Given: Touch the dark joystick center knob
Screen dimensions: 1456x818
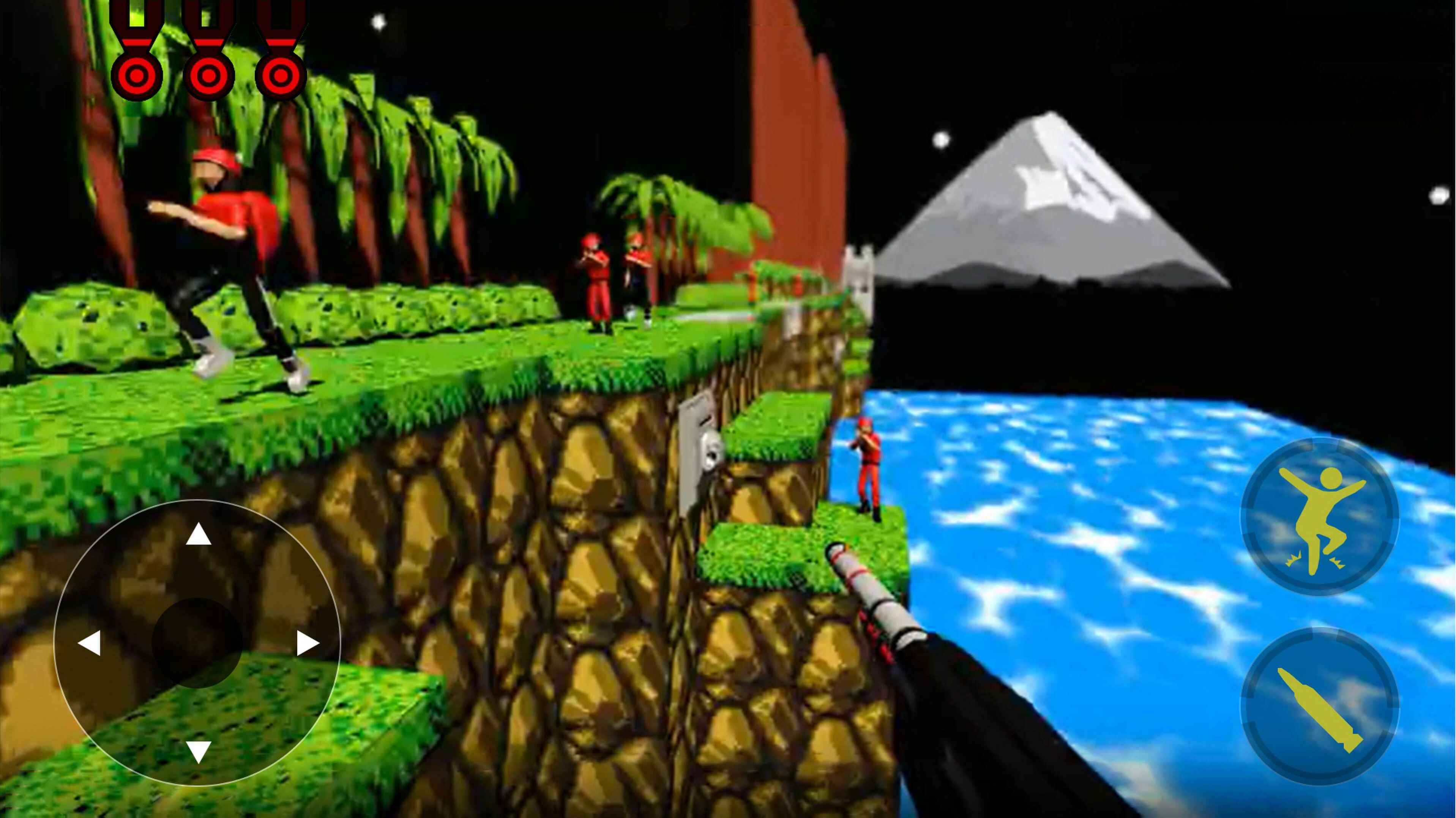Looking at the screenshot, I should click(x=197, y=643).
